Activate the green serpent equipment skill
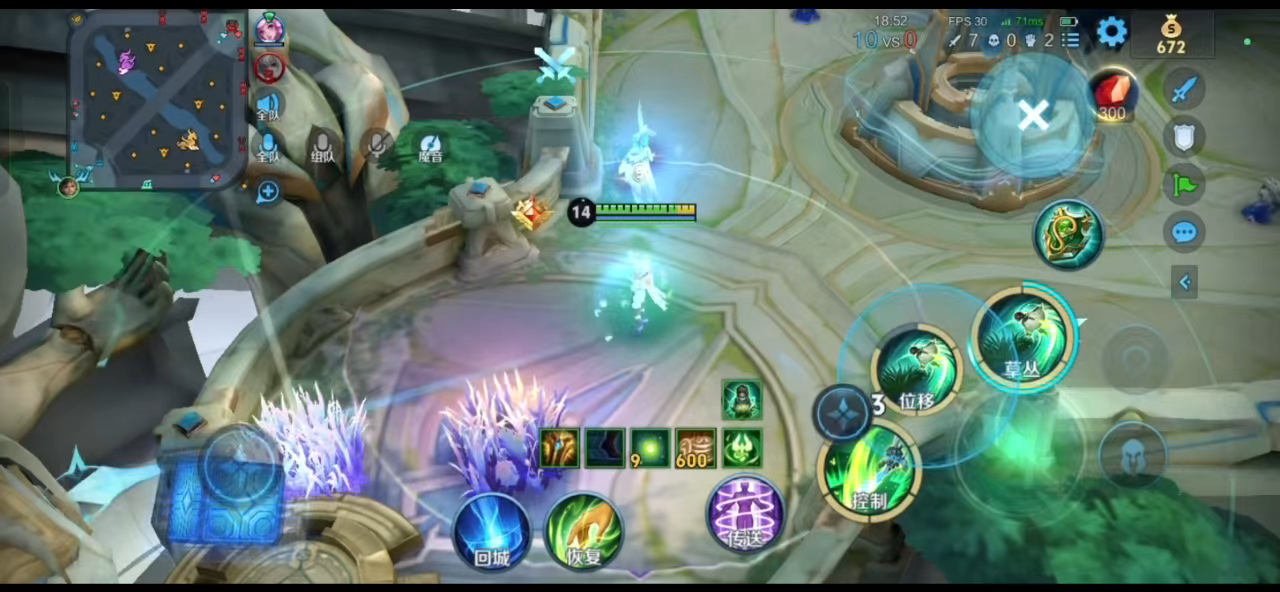The image size is (1280, 592). (1068, 234)
